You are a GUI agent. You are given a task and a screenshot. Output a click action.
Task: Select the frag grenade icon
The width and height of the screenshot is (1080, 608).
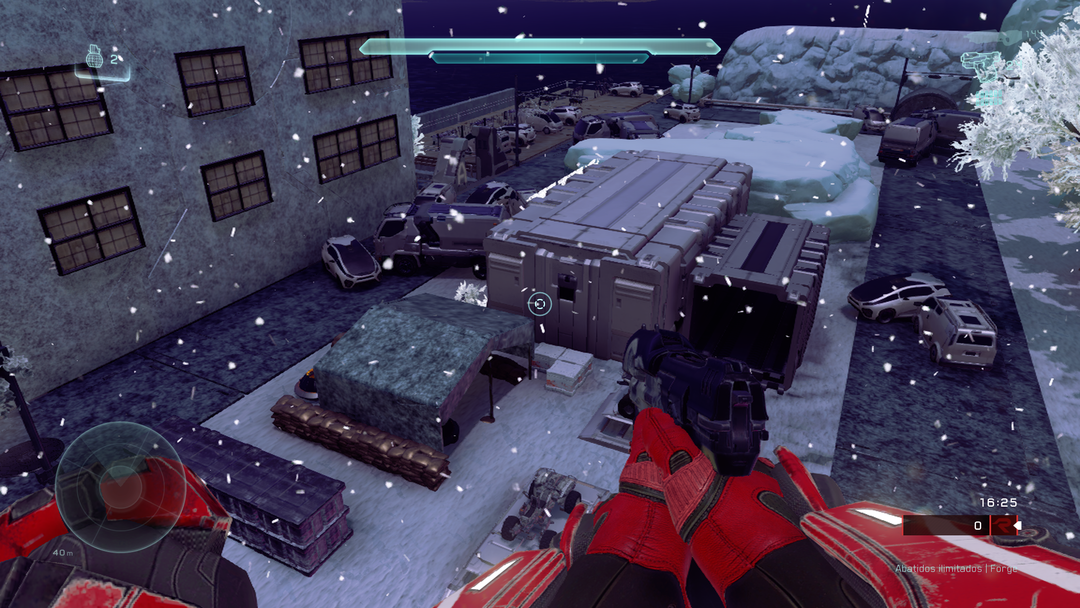[95, 57]
